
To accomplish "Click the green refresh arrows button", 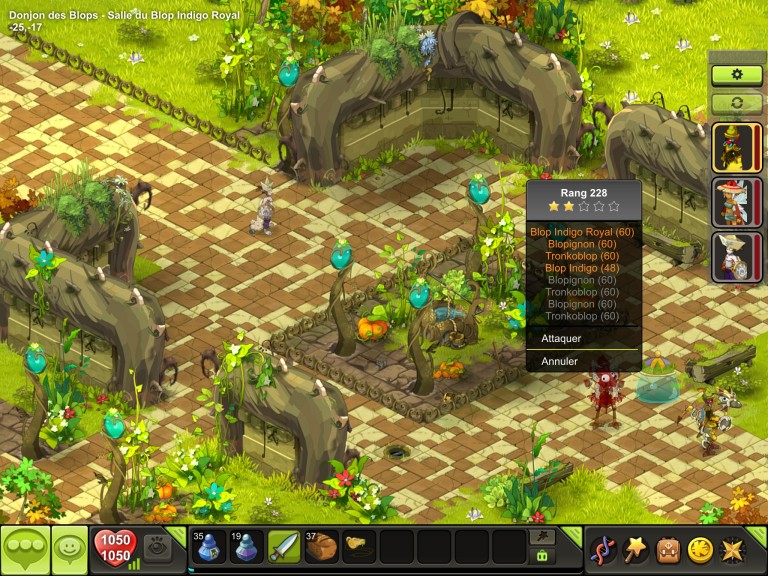I will click(x=737, y=102).
